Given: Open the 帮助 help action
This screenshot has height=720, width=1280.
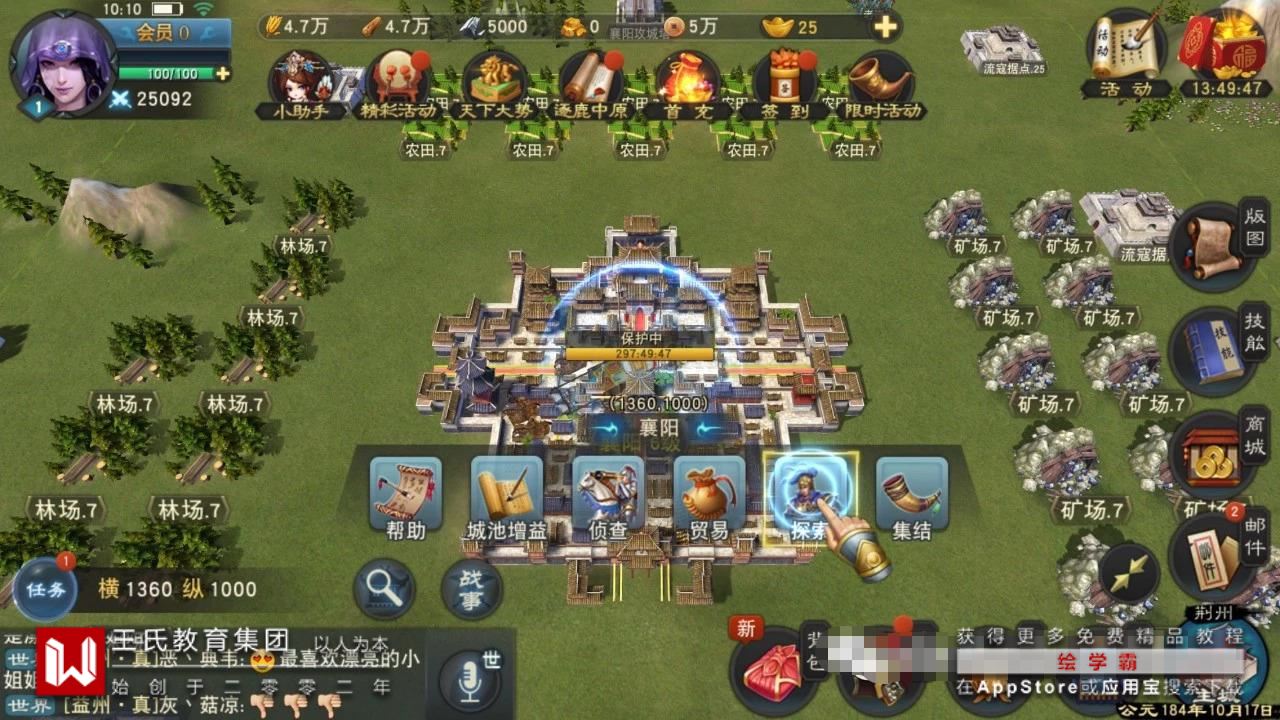Looking at the screenshot, I should pyautogui.click(x=406, y=497).
